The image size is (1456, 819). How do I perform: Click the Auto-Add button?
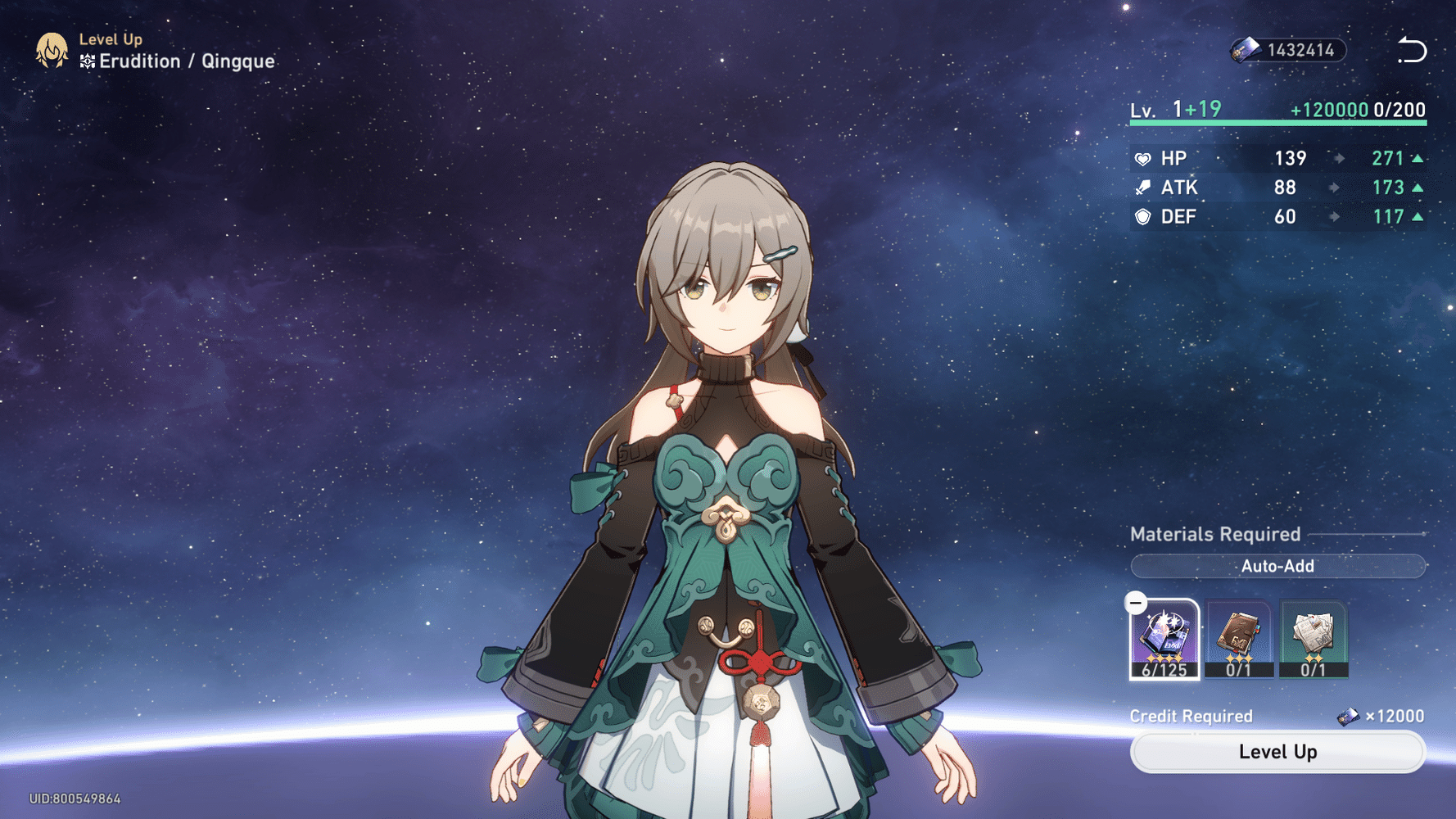pos(1277,566)
